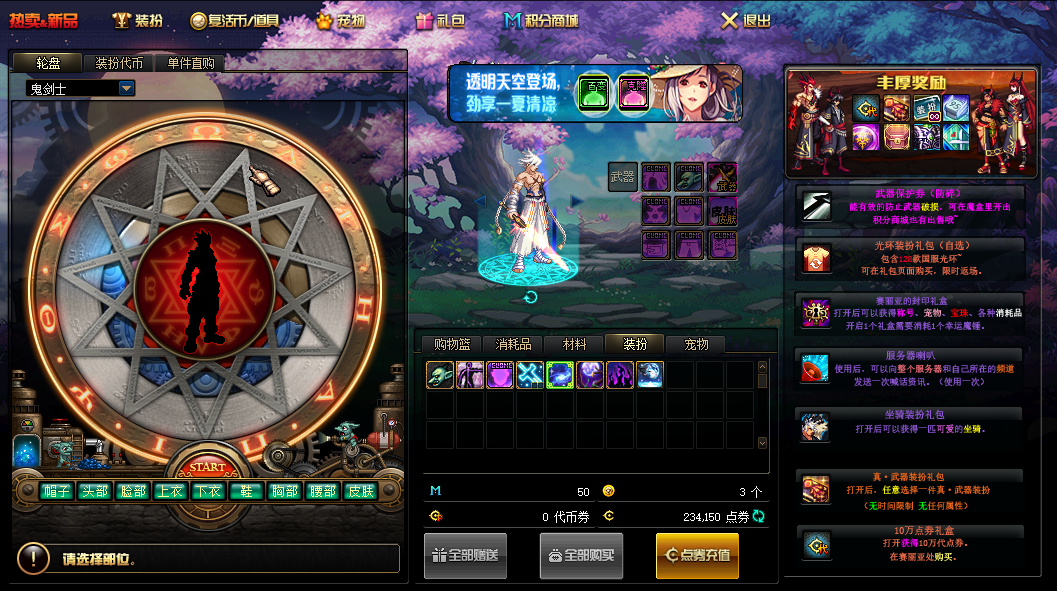Viewport: 1057px width, 591px height.
Task: Pick the 皮肤 avatar part
Action: [359, 491]
